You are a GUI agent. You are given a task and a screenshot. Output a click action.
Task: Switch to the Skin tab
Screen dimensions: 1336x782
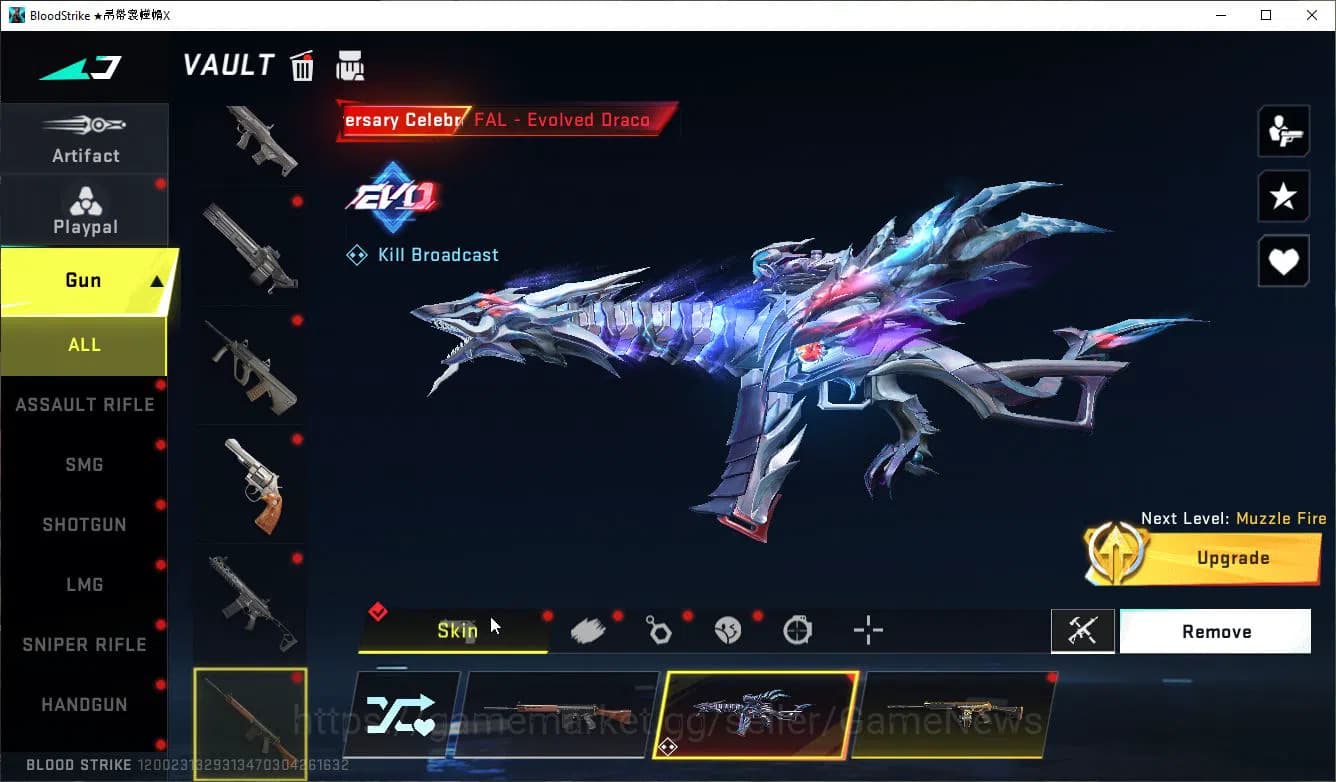coord(458,631)
